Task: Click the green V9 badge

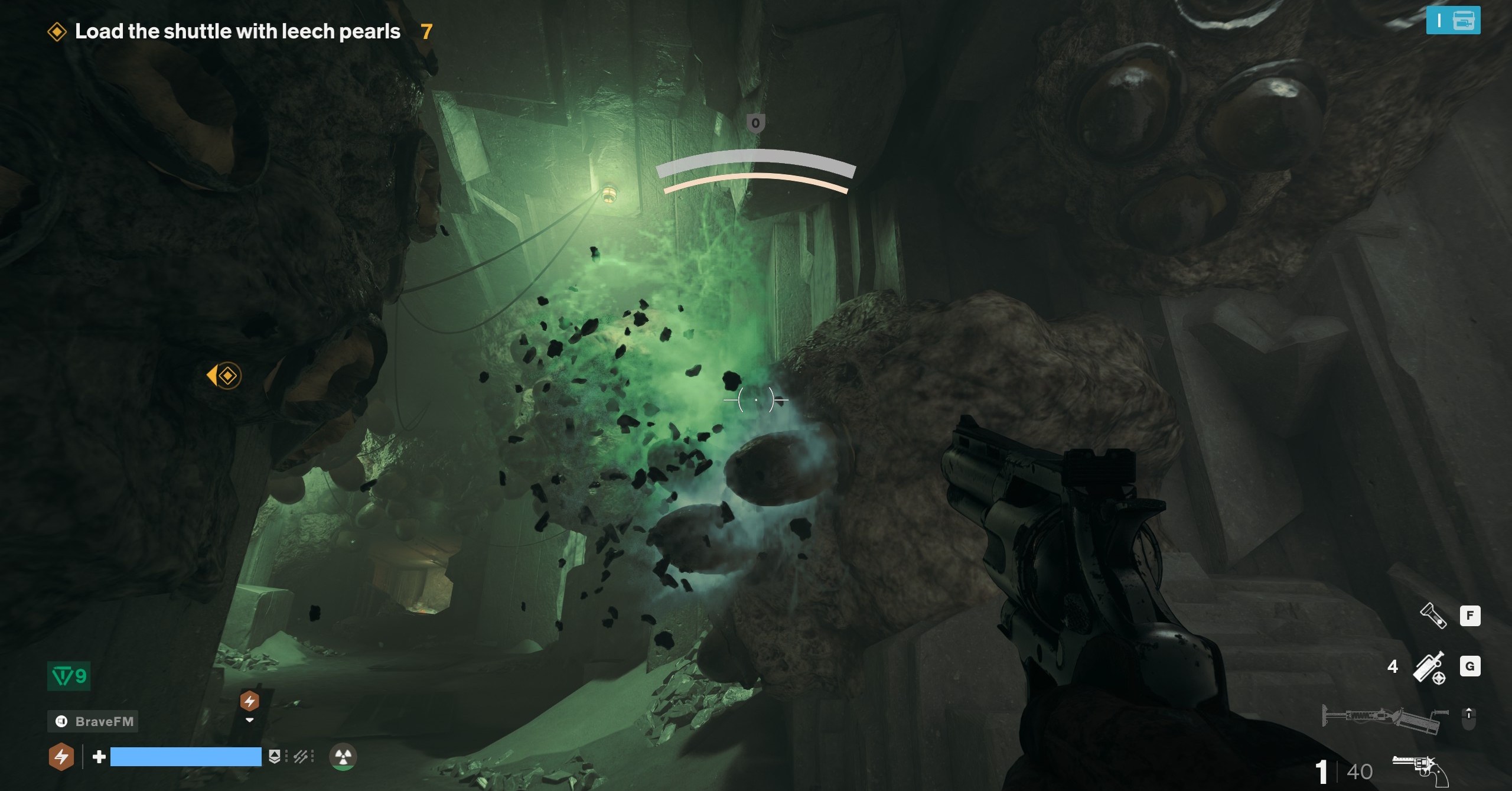Action: pos(69,676)
